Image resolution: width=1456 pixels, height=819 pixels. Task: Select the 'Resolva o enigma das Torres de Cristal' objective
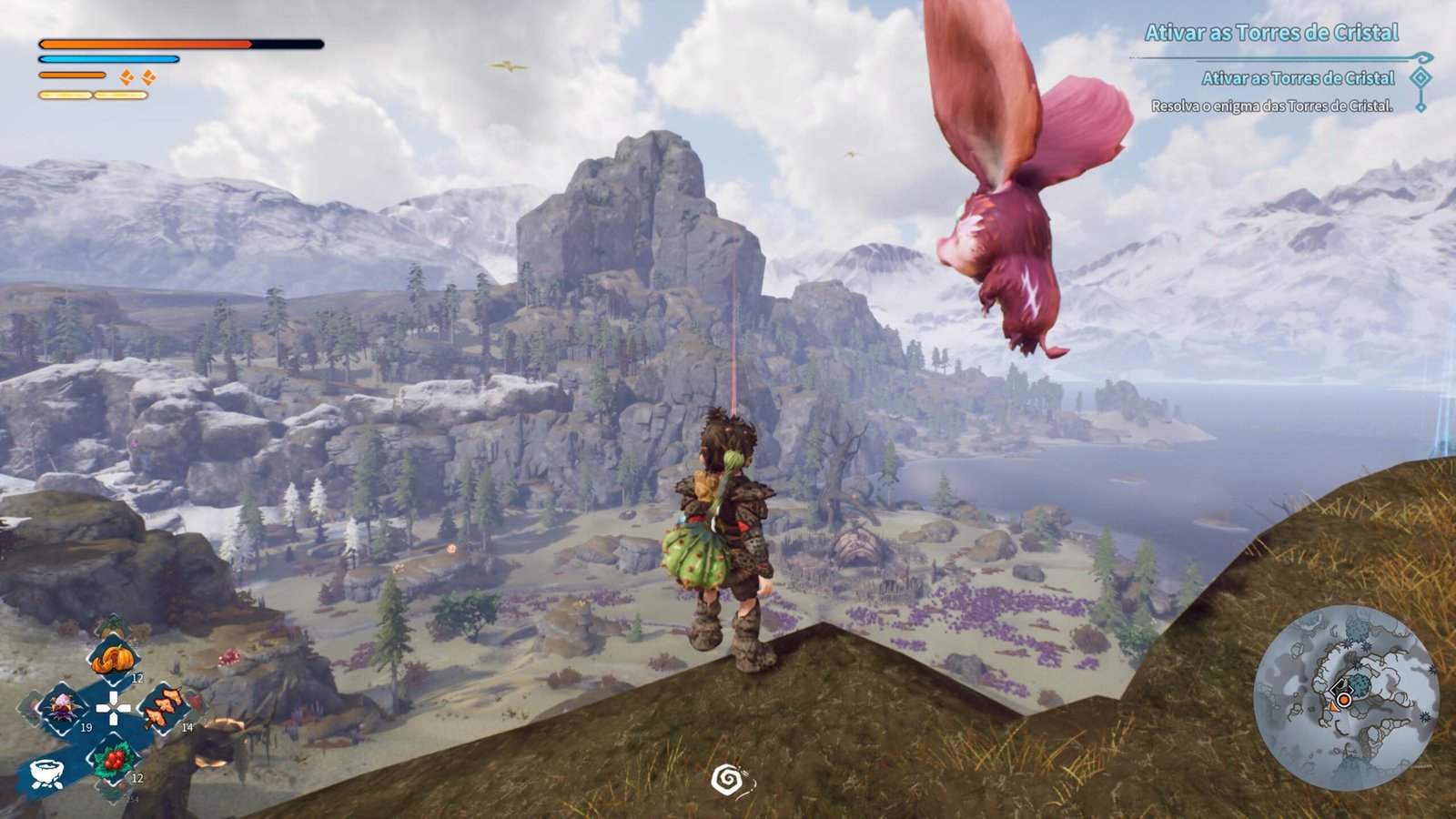(1271, 106)
